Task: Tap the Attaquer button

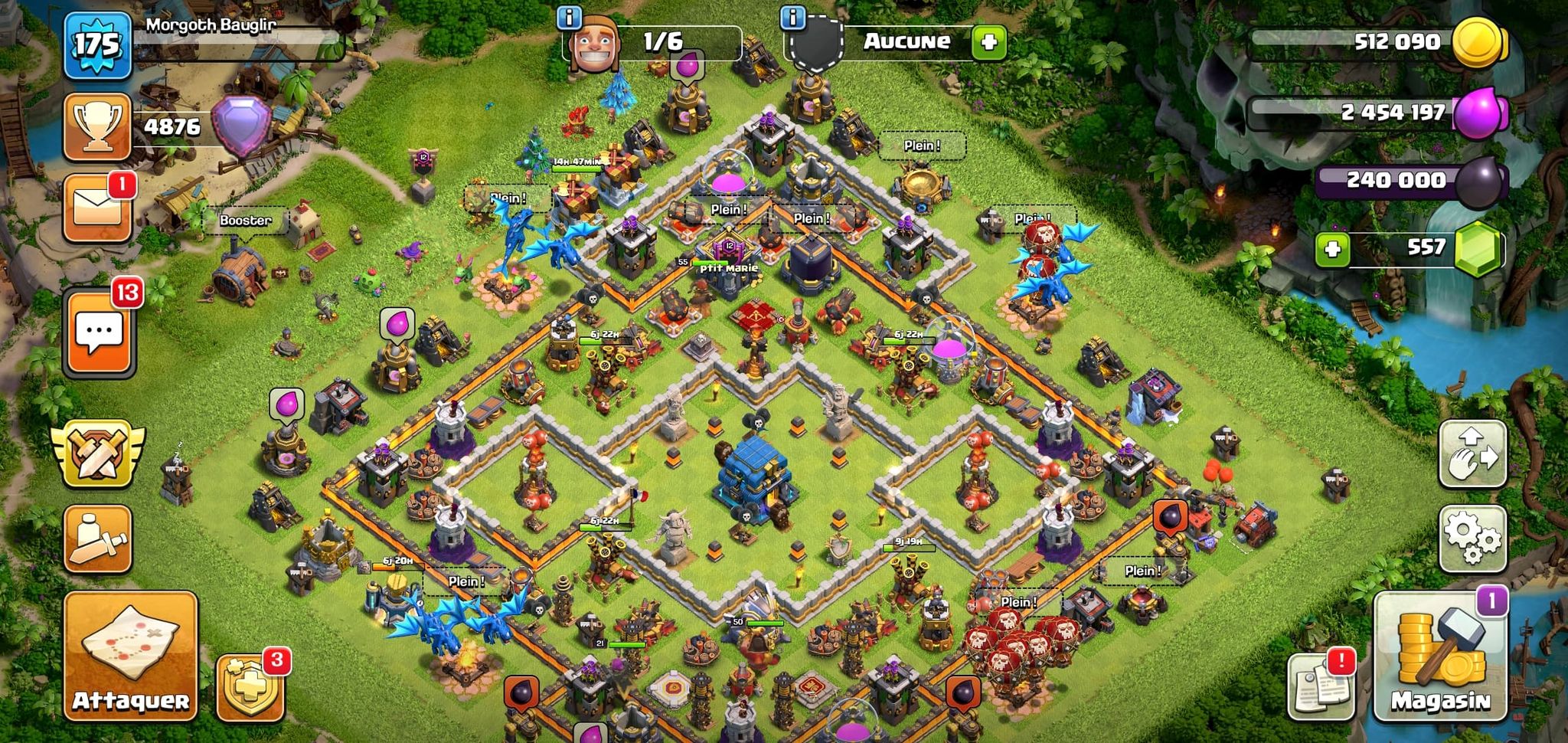Action: click(131, 656)
